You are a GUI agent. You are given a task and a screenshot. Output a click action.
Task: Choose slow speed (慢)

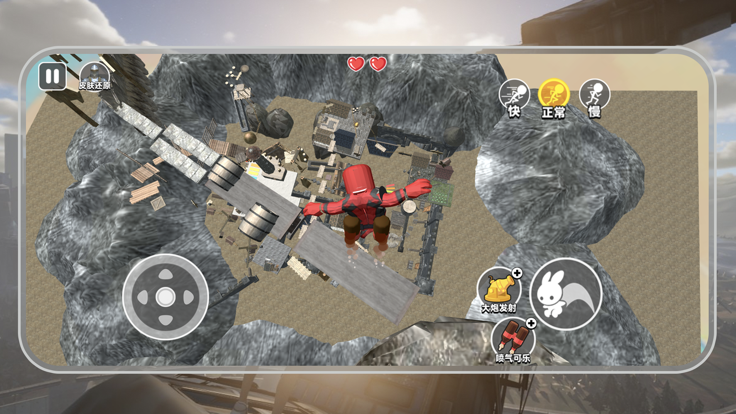click(x=594, y=95)
